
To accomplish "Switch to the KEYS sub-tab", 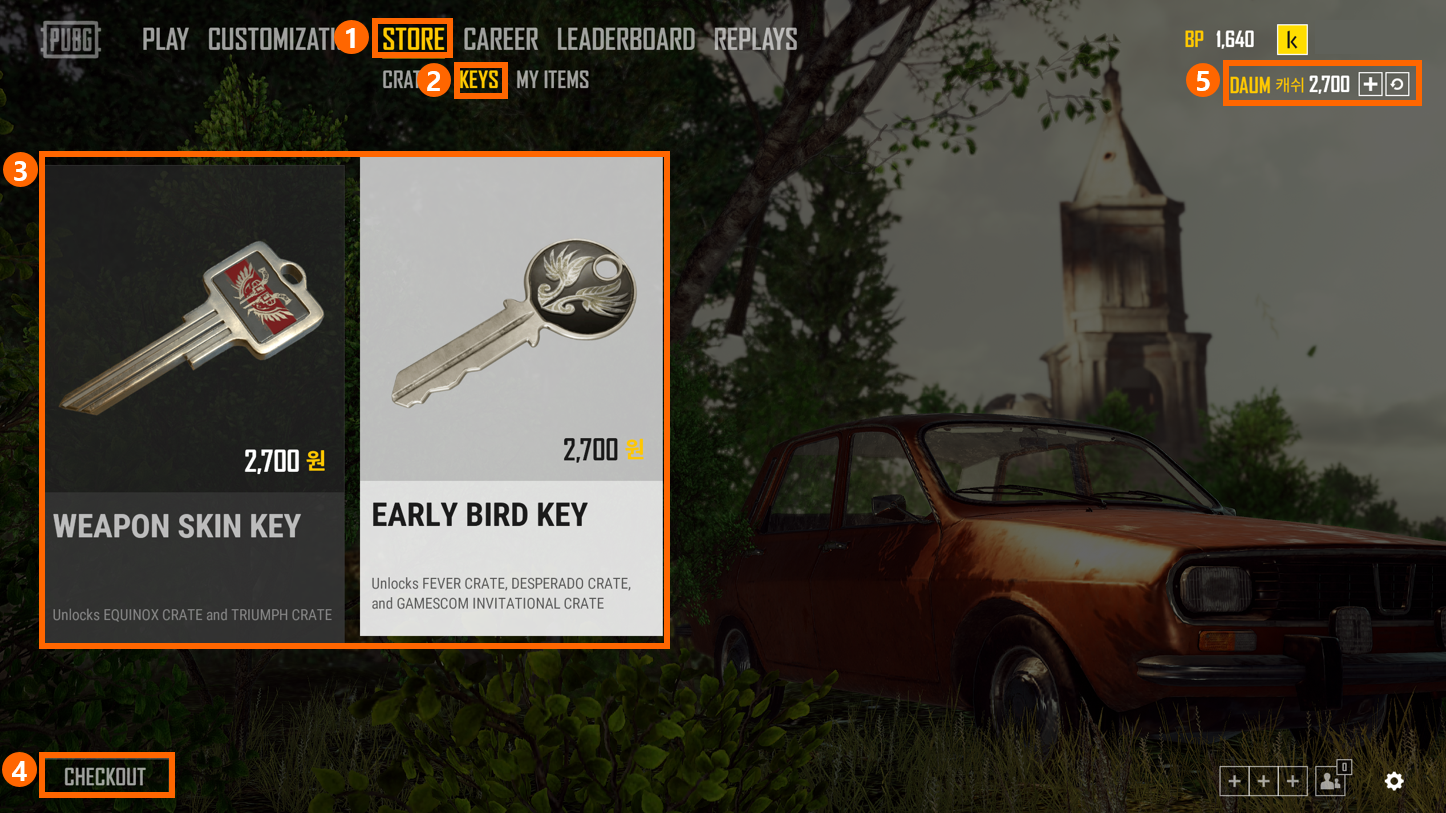I will tap(480, 80).
